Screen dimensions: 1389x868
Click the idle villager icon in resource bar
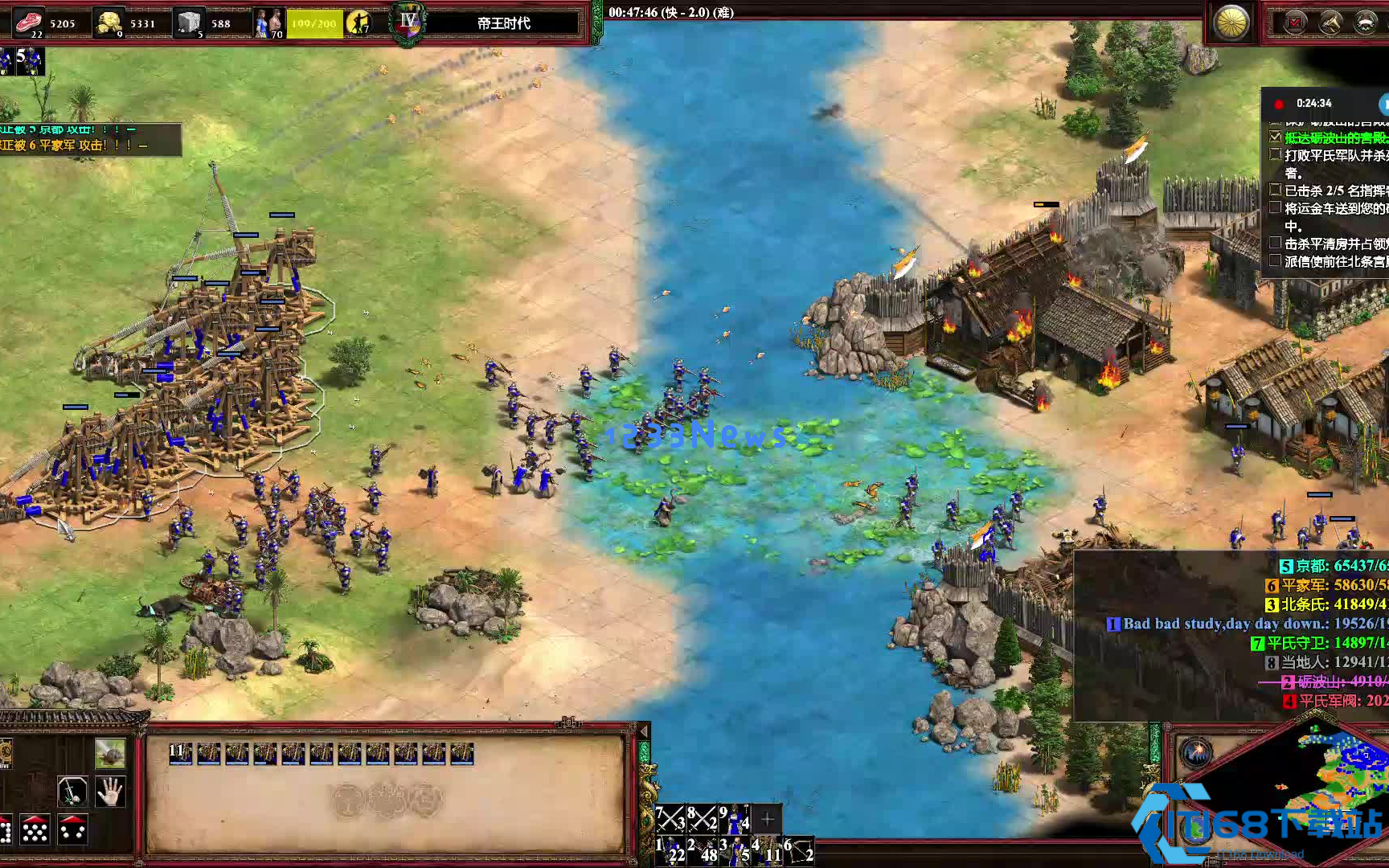click(x=359, y=23)
